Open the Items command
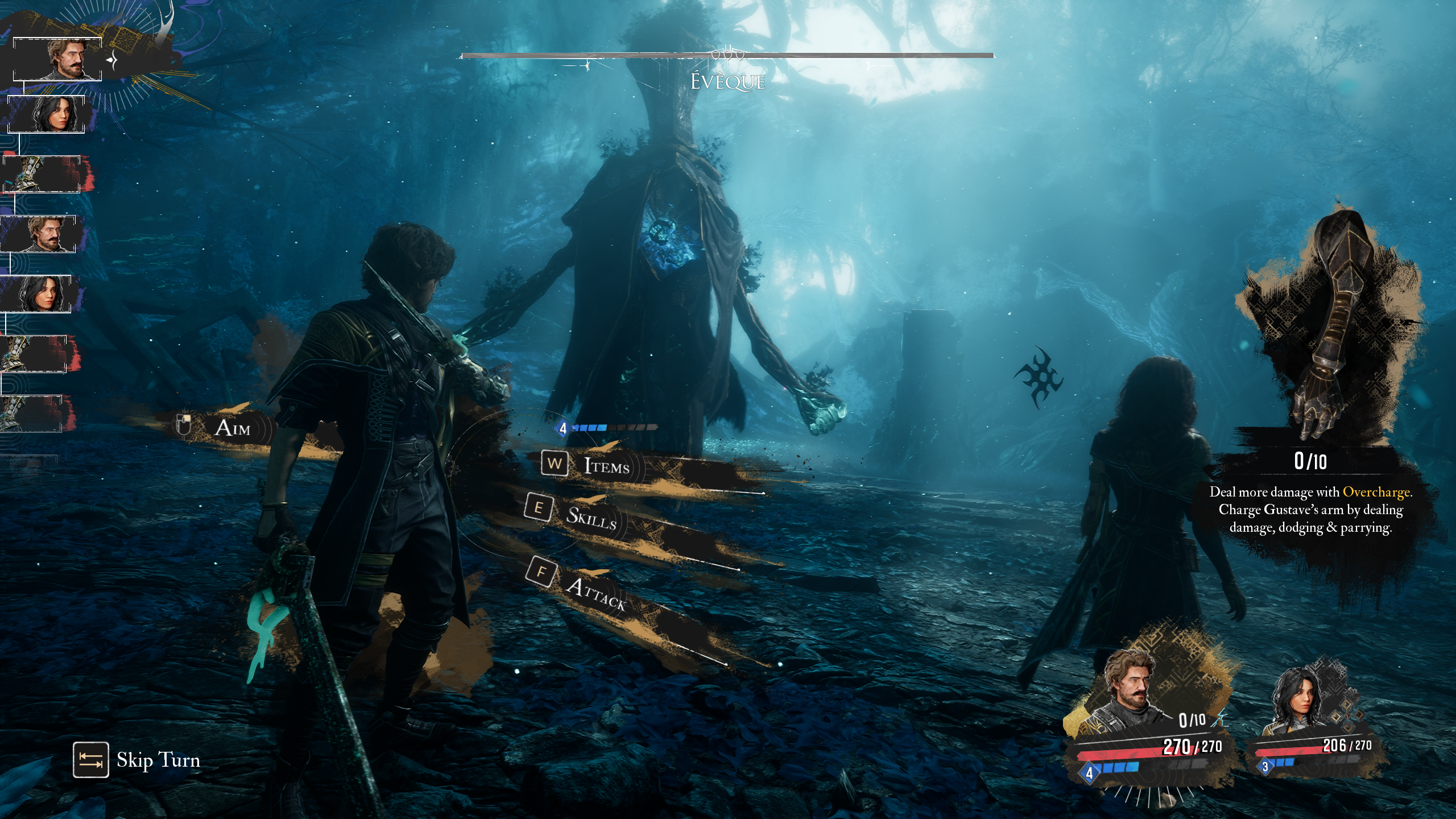 point(606,466)
